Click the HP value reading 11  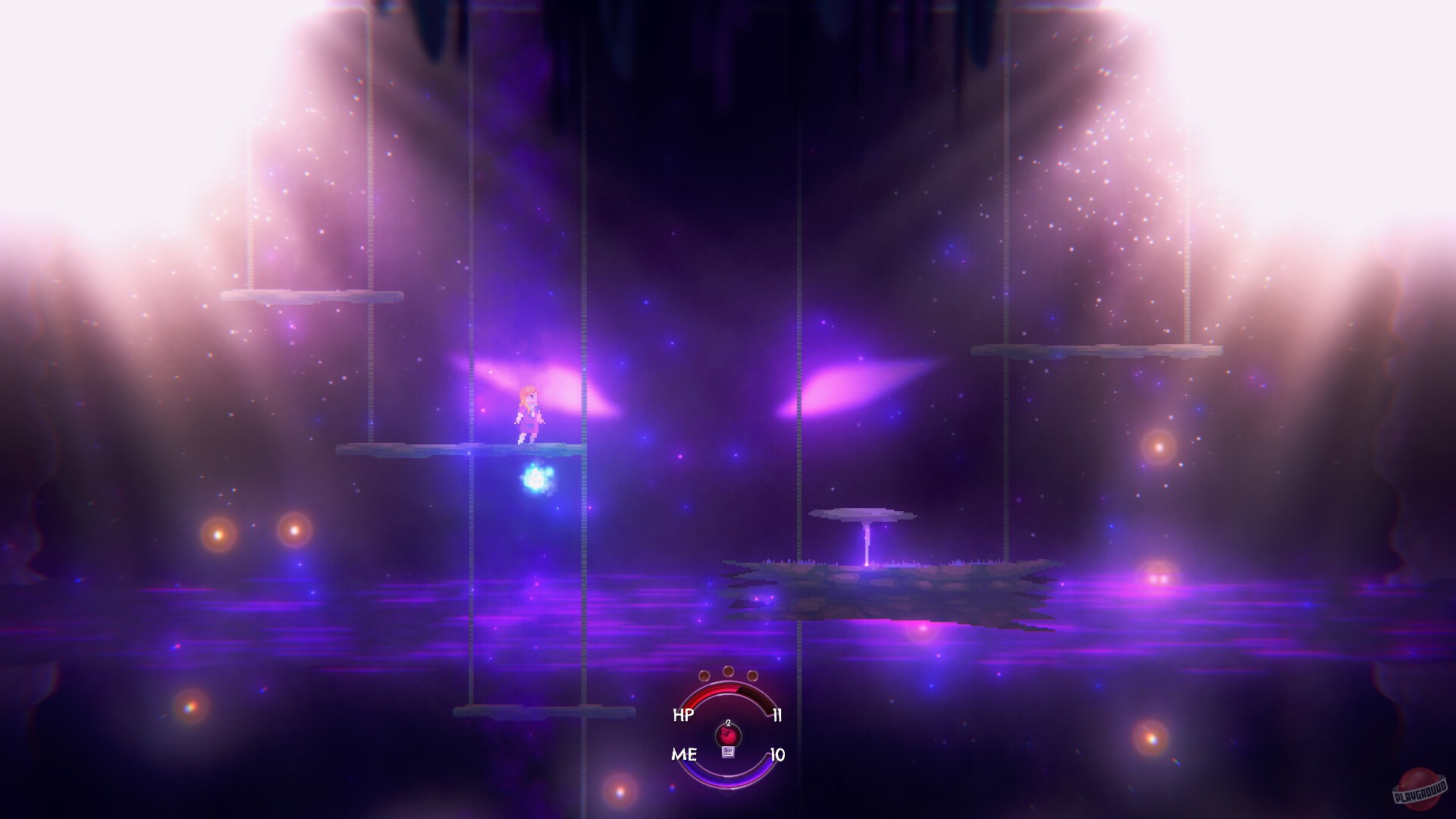[x=777, y=714]
